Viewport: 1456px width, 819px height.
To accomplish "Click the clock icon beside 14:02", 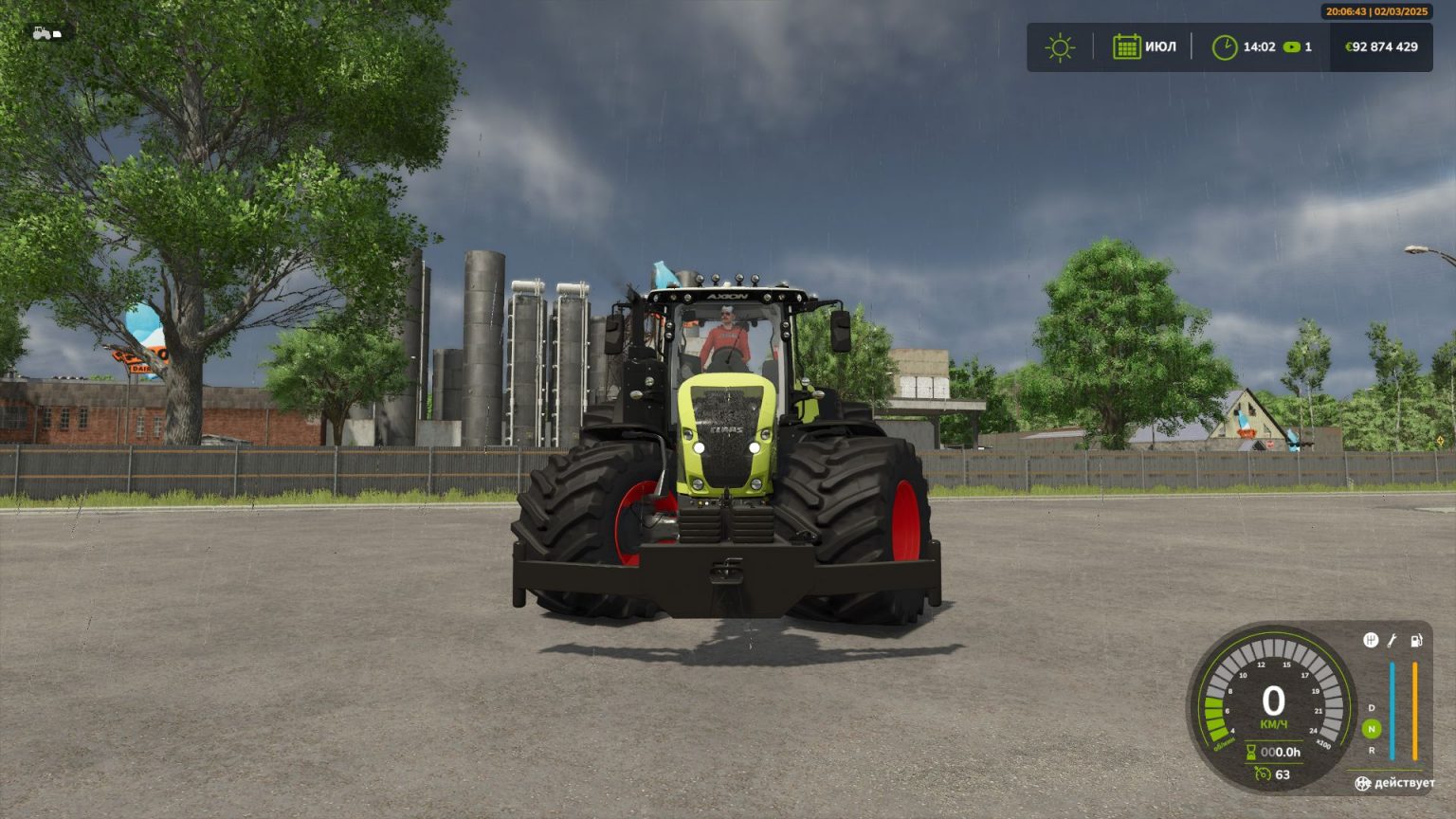I will coord(1226,45).
